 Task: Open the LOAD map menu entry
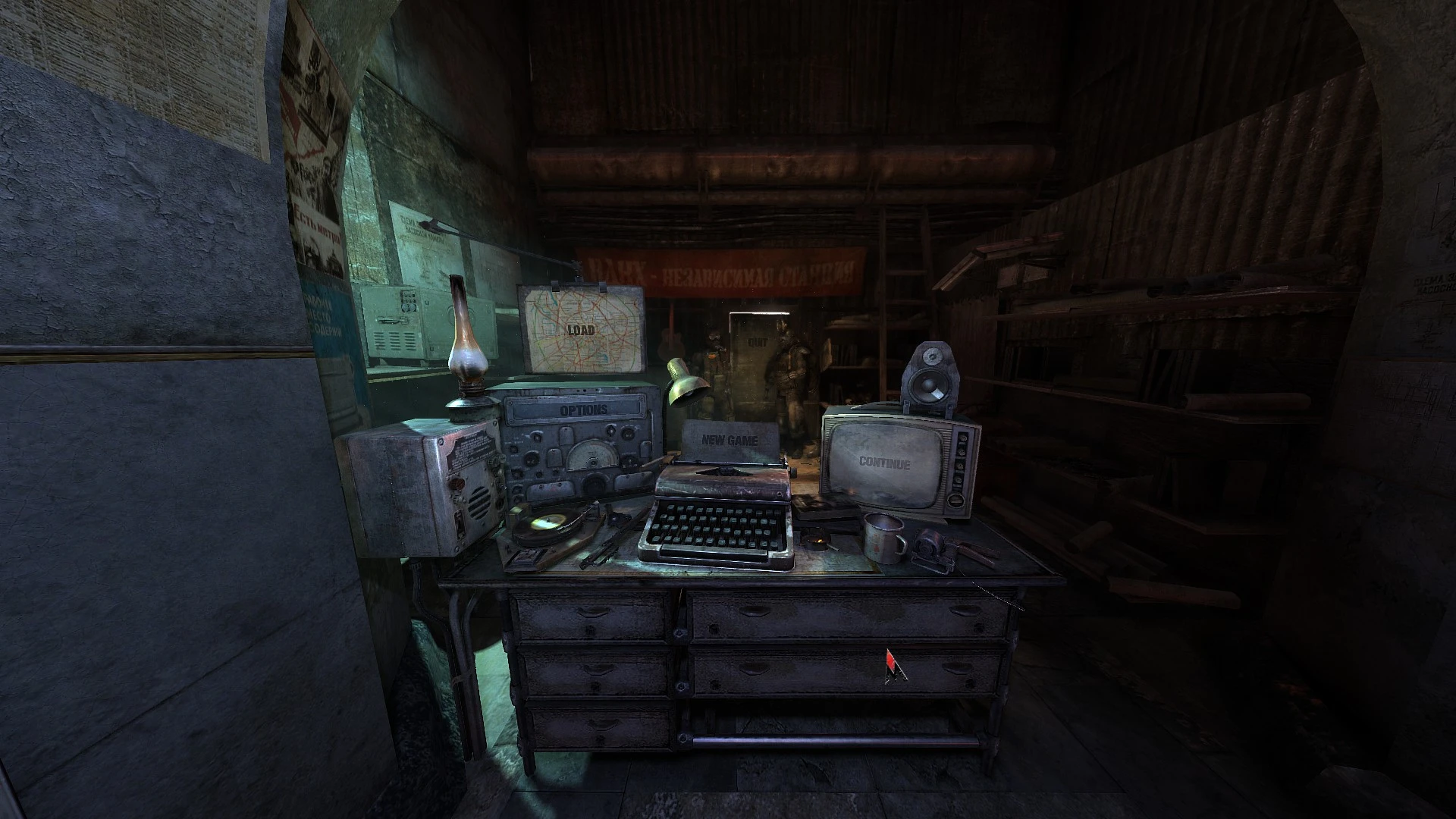click(x=580, y=330)
